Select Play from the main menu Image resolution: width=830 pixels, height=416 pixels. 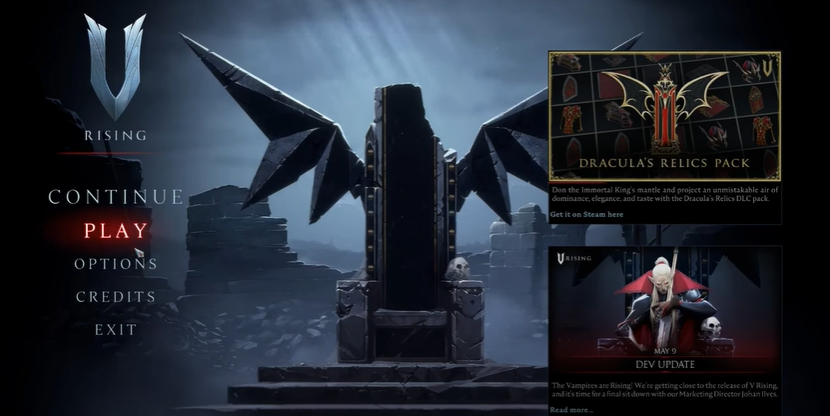115,231
